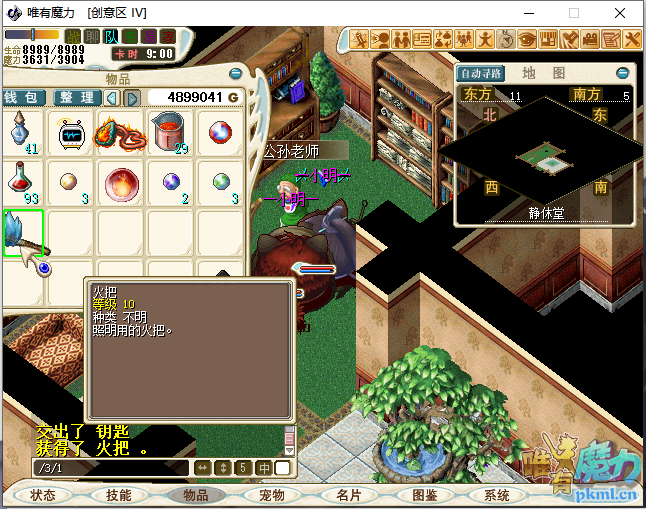This screenshot has width=646, height=509.
Task: Select the blue feather torch slot
Action: pos(23,233)
